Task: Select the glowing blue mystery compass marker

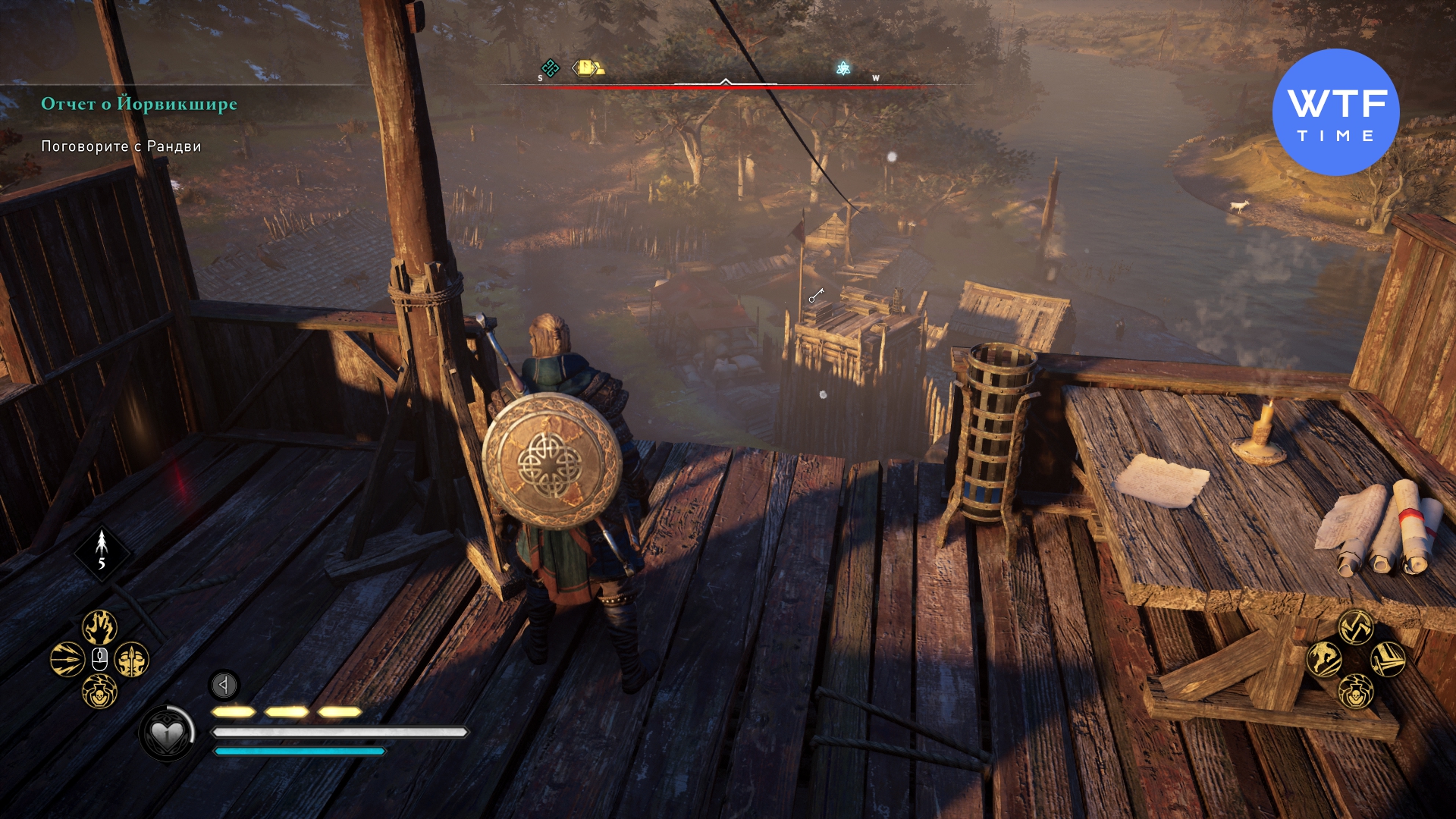Action: [x=843, y=68]
